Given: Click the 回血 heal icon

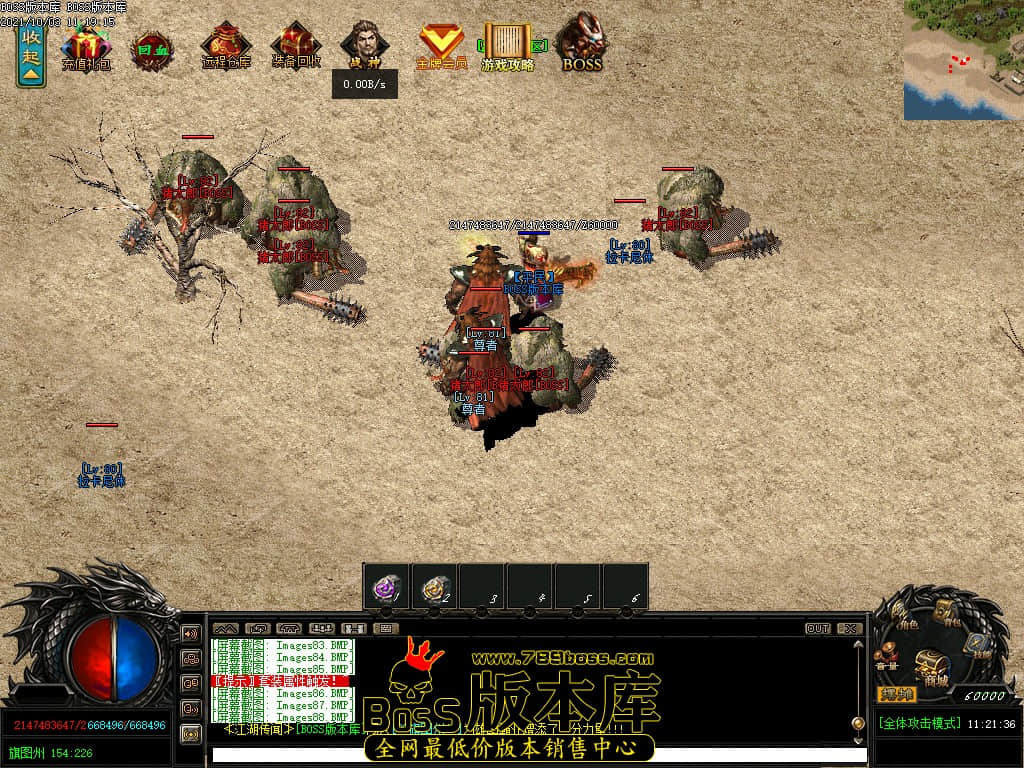Looking at the screenshot, I should pos(153,48).
